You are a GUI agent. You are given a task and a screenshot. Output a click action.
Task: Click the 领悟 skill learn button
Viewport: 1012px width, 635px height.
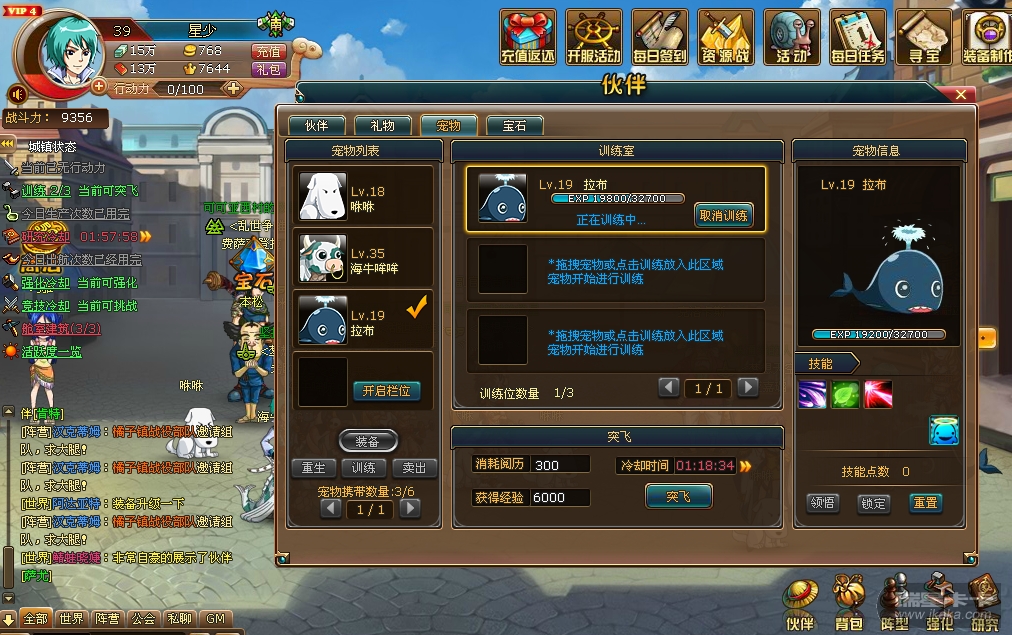click(x=823, y=503)
